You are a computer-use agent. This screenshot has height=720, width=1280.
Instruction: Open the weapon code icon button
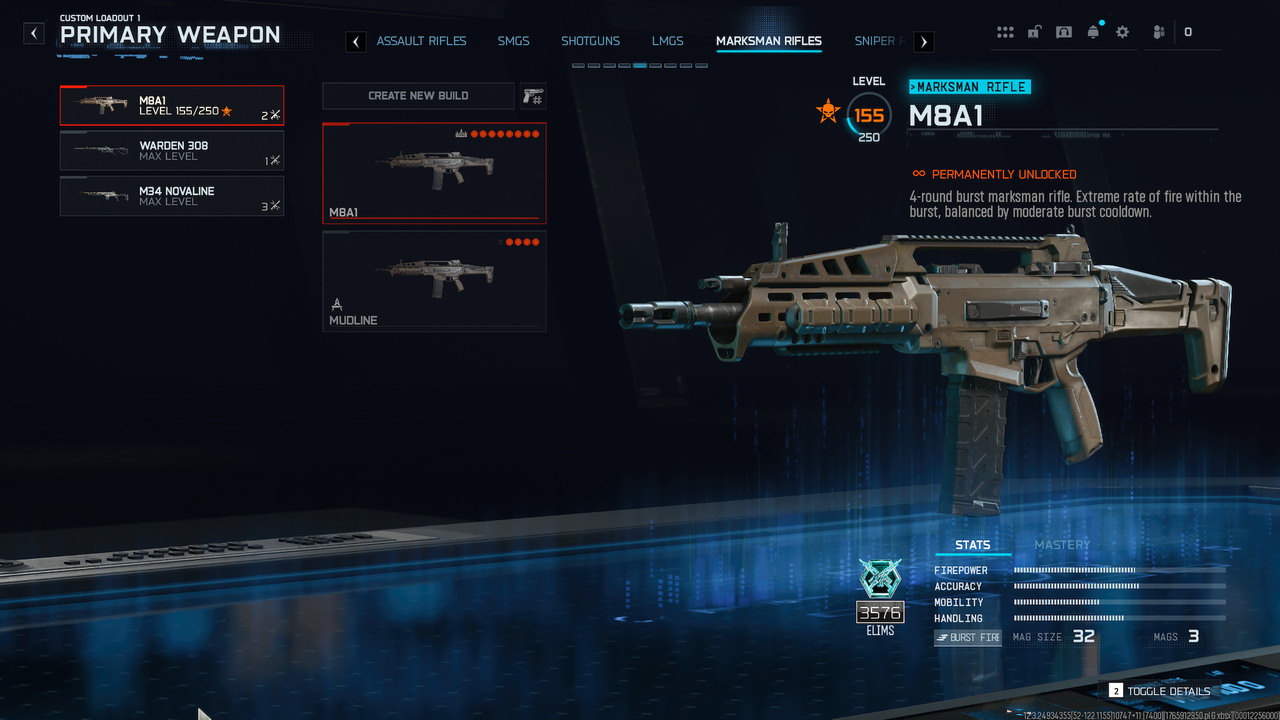pyautogui.click(x=532, y=96)
